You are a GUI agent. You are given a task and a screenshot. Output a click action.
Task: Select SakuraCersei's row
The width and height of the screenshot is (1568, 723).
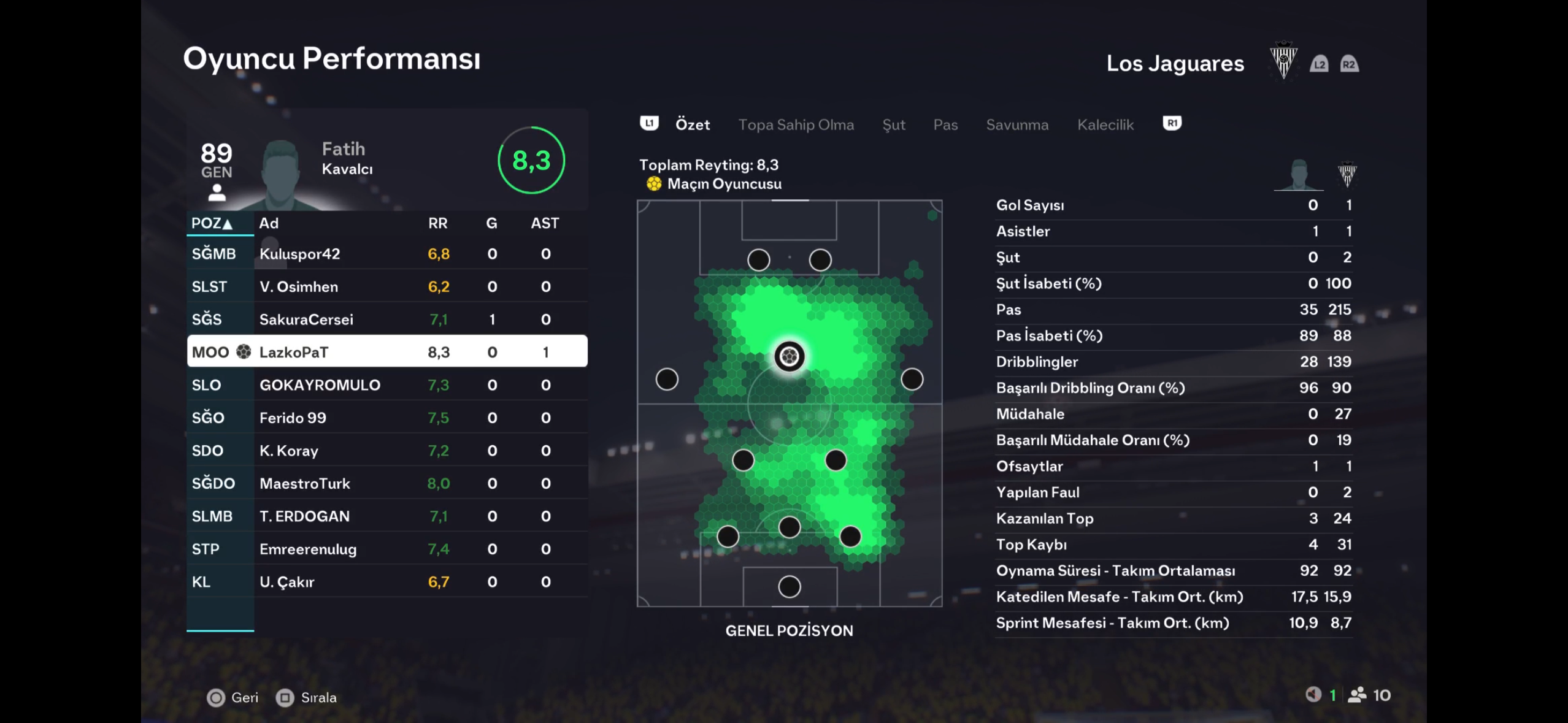tap(386, 319)
